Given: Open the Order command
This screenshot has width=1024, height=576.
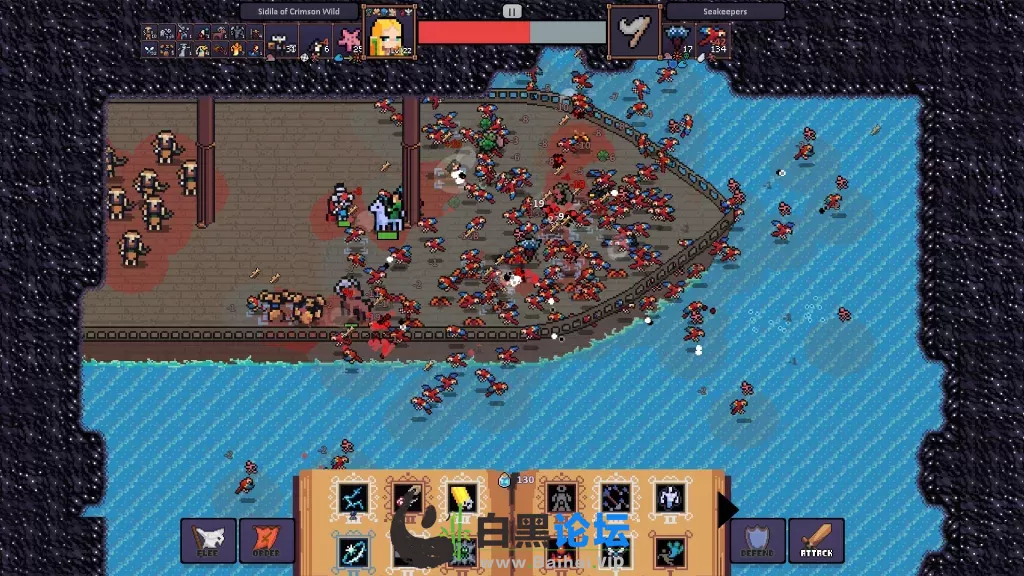Looking at the screenshot, I should 267,540.
